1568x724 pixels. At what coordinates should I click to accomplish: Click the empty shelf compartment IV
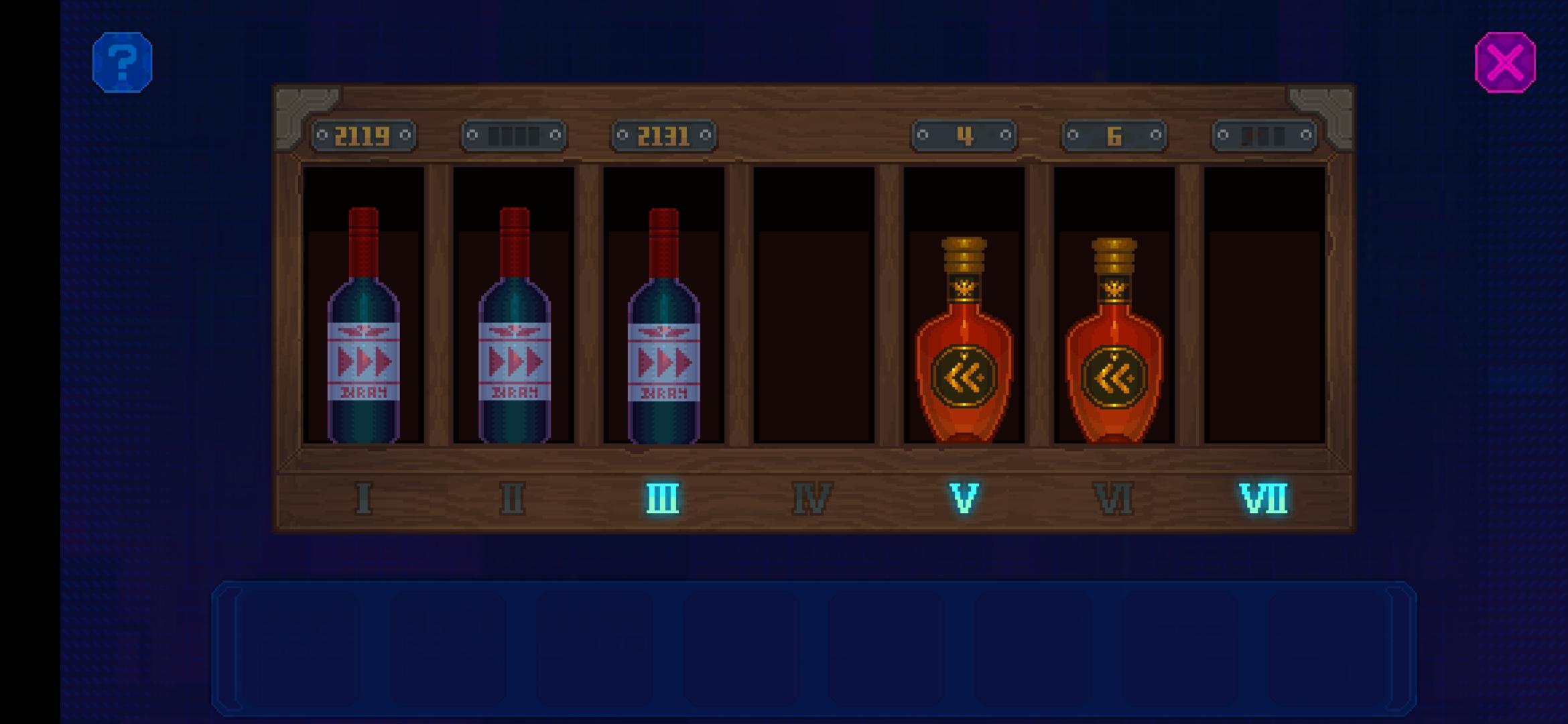813,308
